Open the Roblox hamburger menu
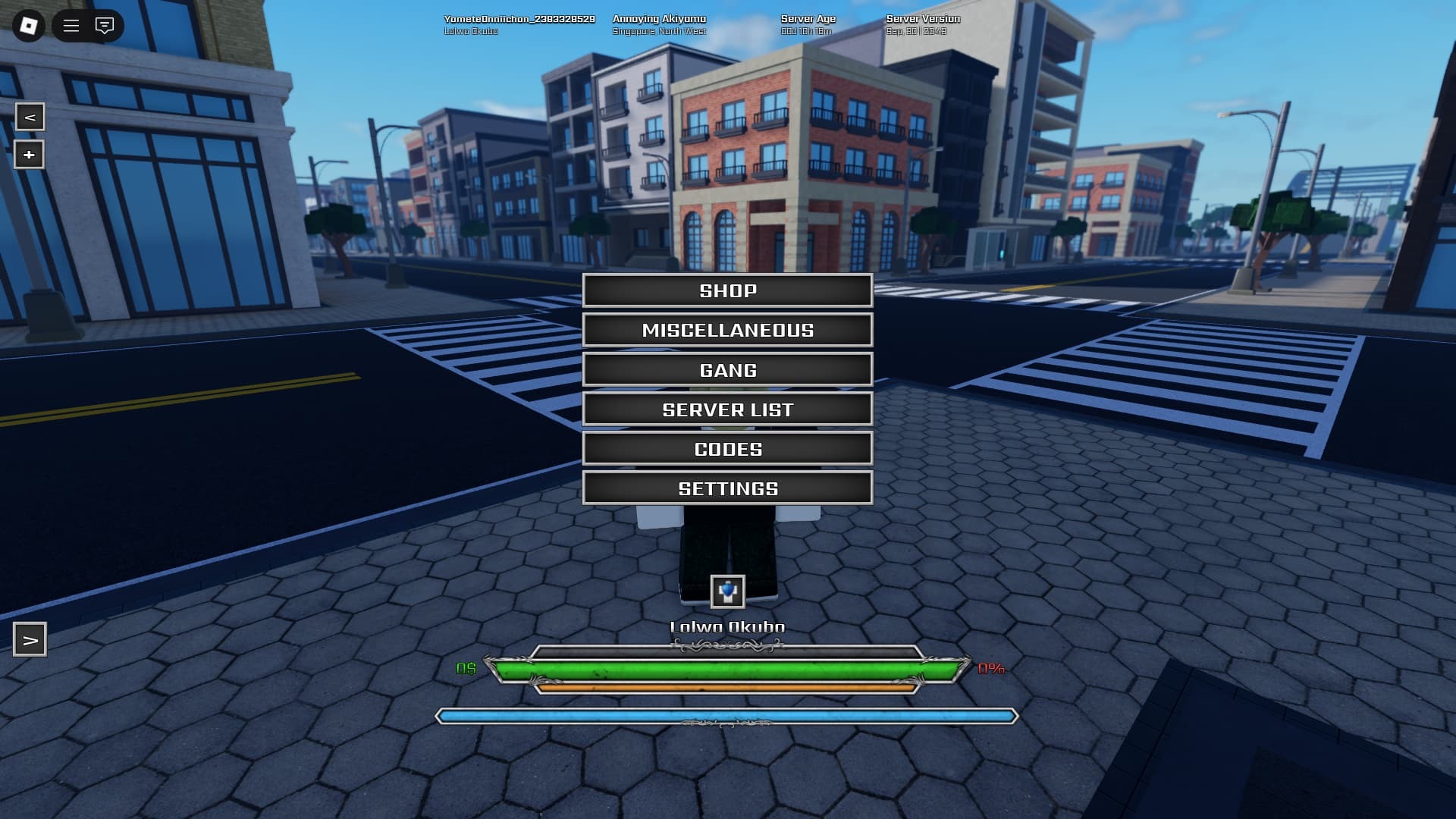The width and height of the screenshot is (1456, 819). click(x=71, y=26)
